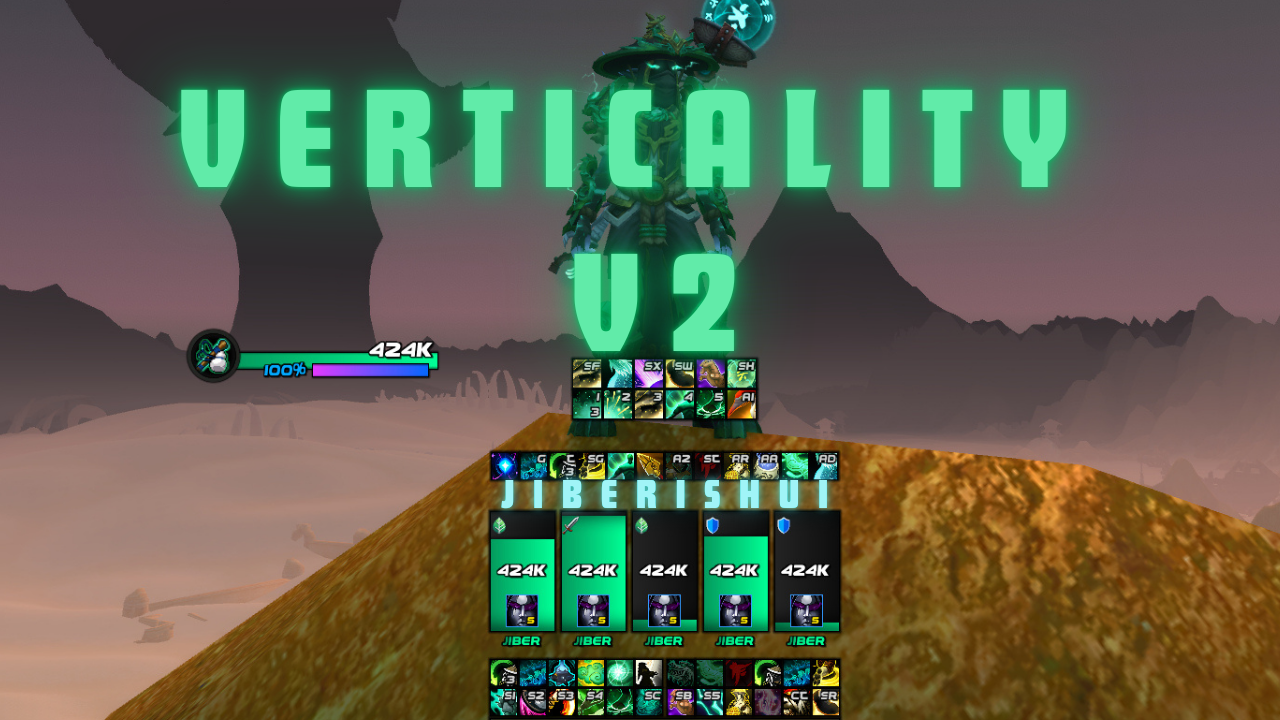
Task: Use the yellow ability labeled SG
Action: pos(591,466)
